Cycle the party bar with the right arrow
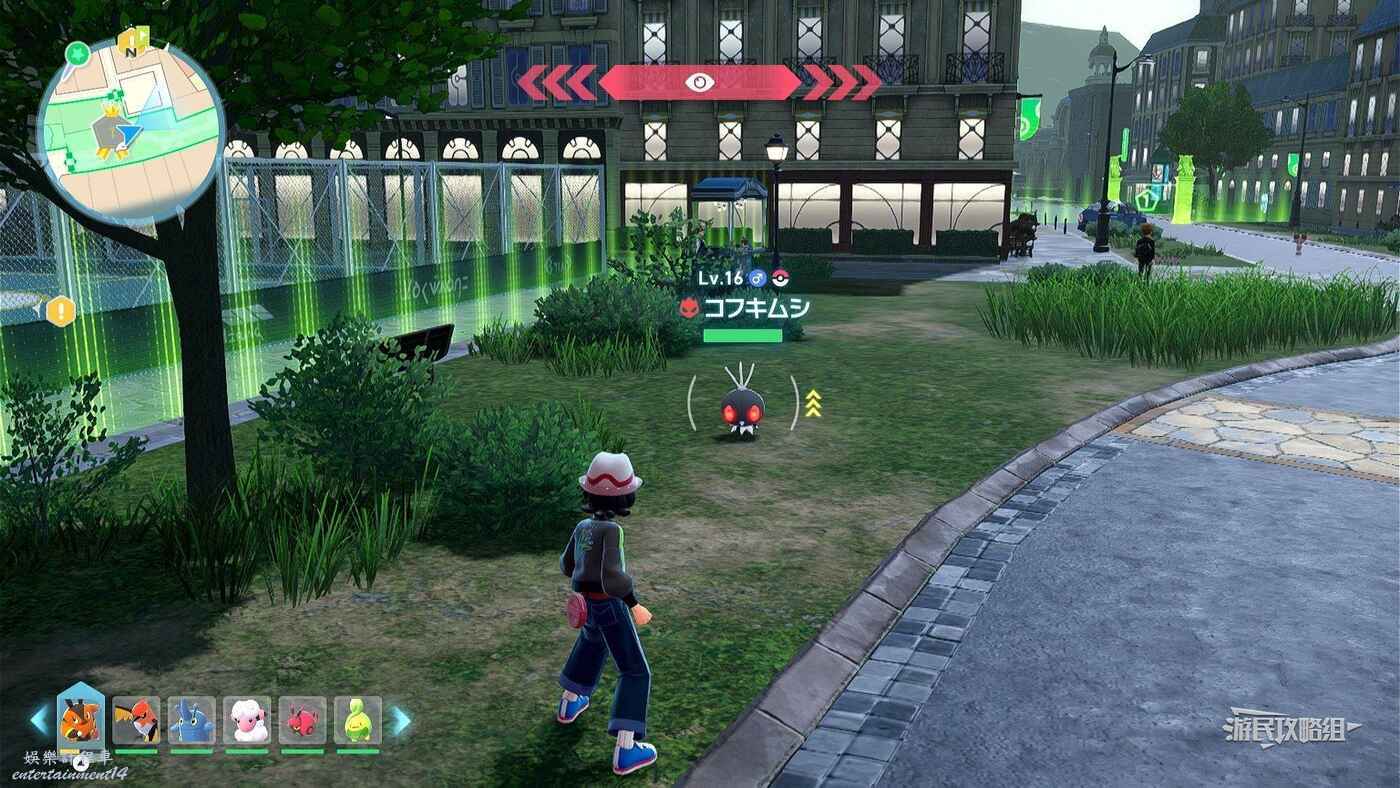 point(400,720)
